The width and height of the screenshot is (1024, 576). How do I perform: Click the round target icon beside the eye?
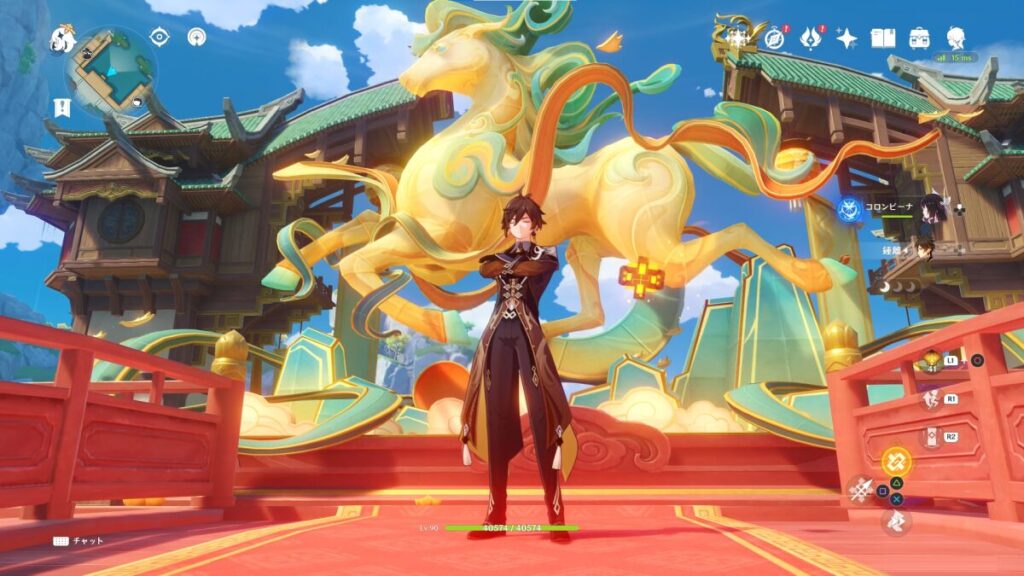pyautogui.click(x=196, y=37)
